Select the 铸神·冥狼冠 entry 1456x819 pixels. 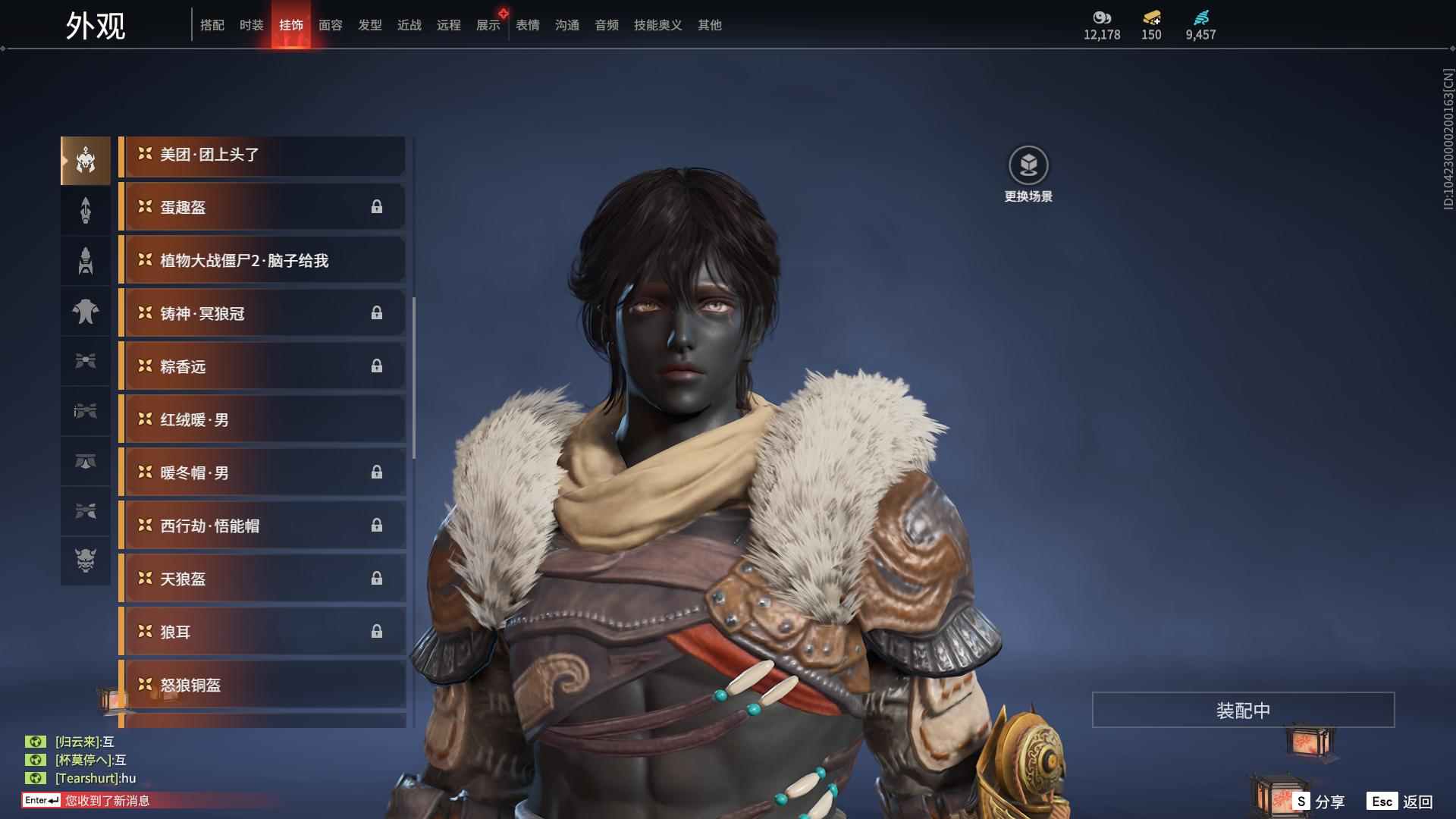point(262,314)
